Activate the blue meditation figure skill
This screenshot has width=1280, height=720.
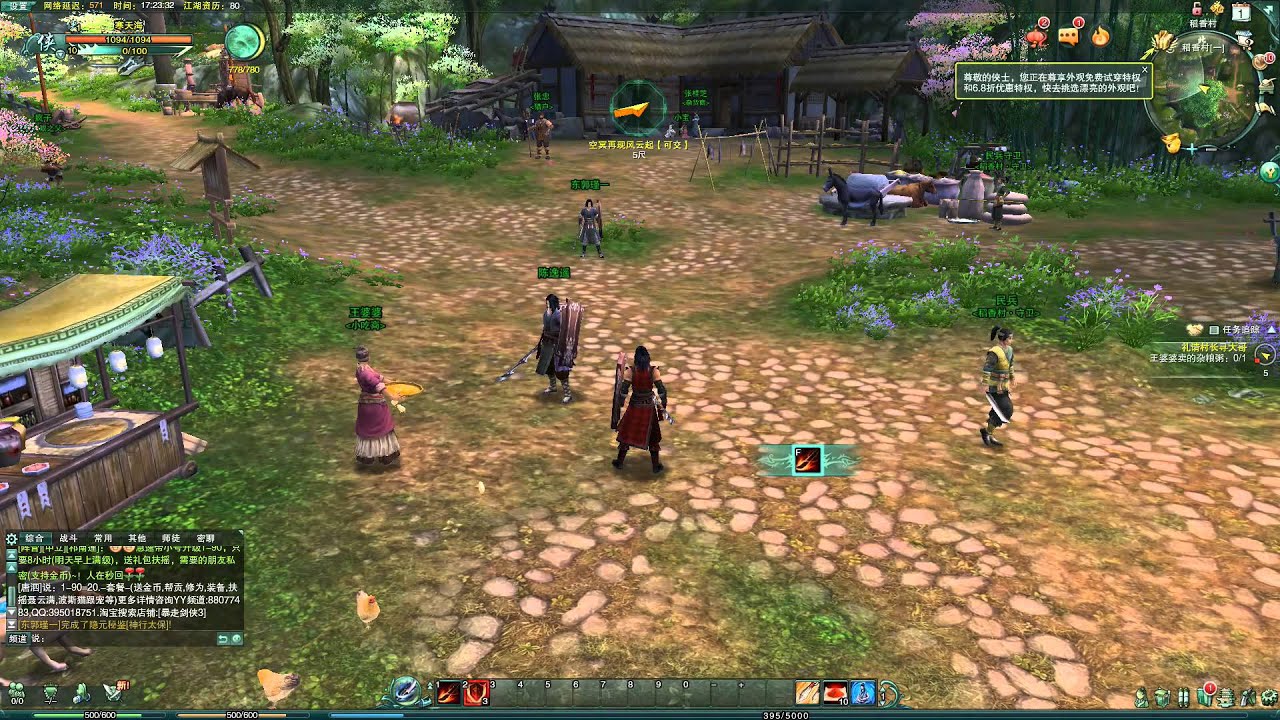(862, 692)
